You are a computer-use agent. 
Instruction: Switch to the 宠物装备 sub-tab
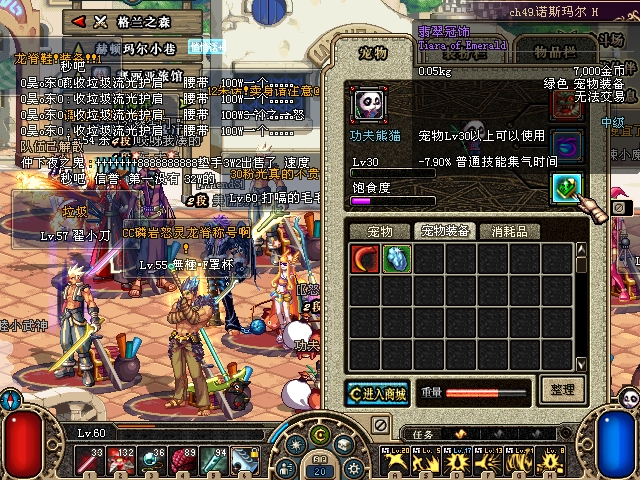(444, 231)
